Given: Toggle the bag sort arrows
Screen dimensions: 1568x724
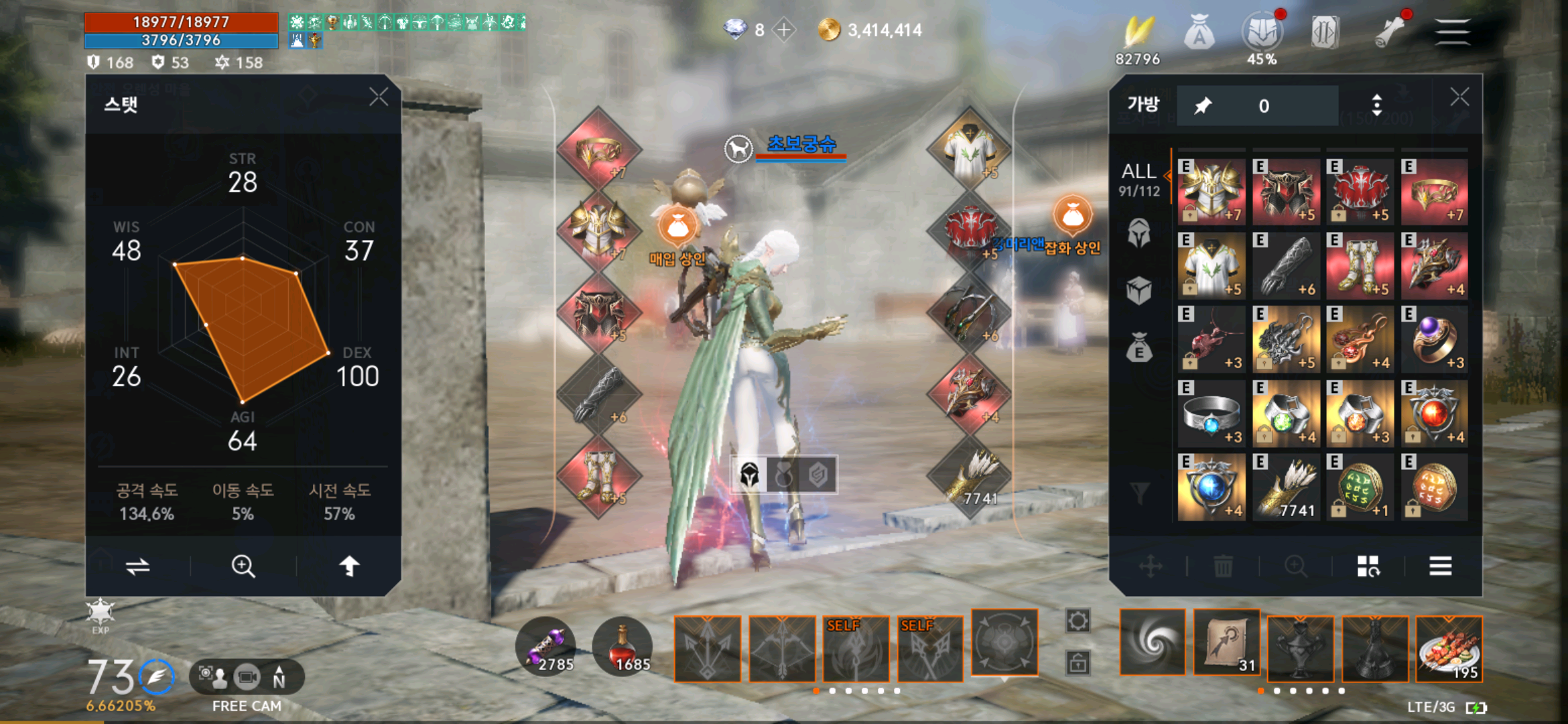Looking at the screenshot, I should (1376, 105).
